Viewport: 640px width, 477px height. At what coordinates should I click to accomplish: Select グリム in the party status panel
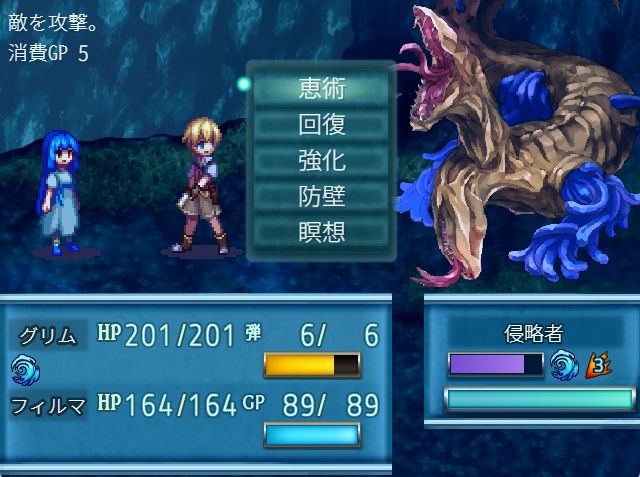coord(48,335)
